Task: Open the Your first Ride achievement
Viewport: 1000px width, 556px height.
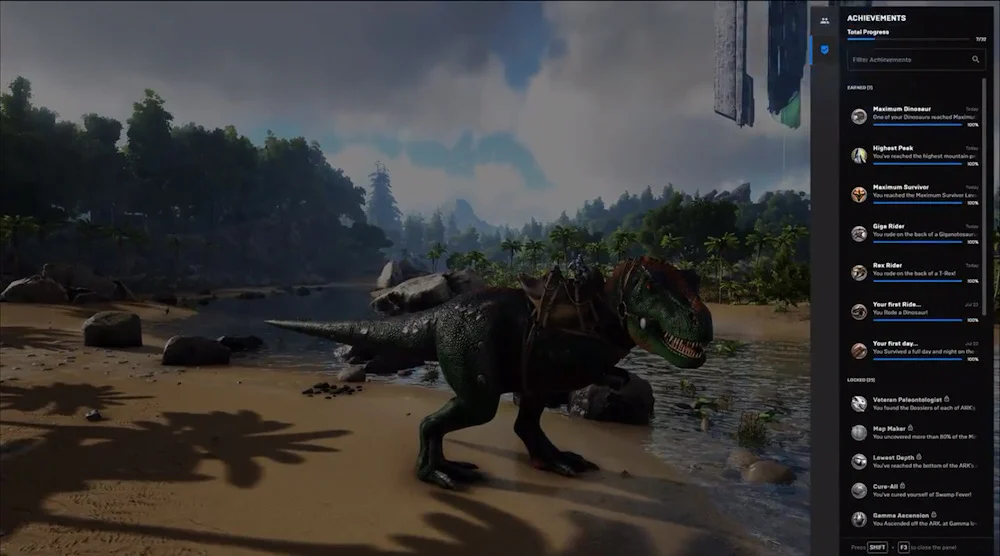Action: click(x=915, y=311)
